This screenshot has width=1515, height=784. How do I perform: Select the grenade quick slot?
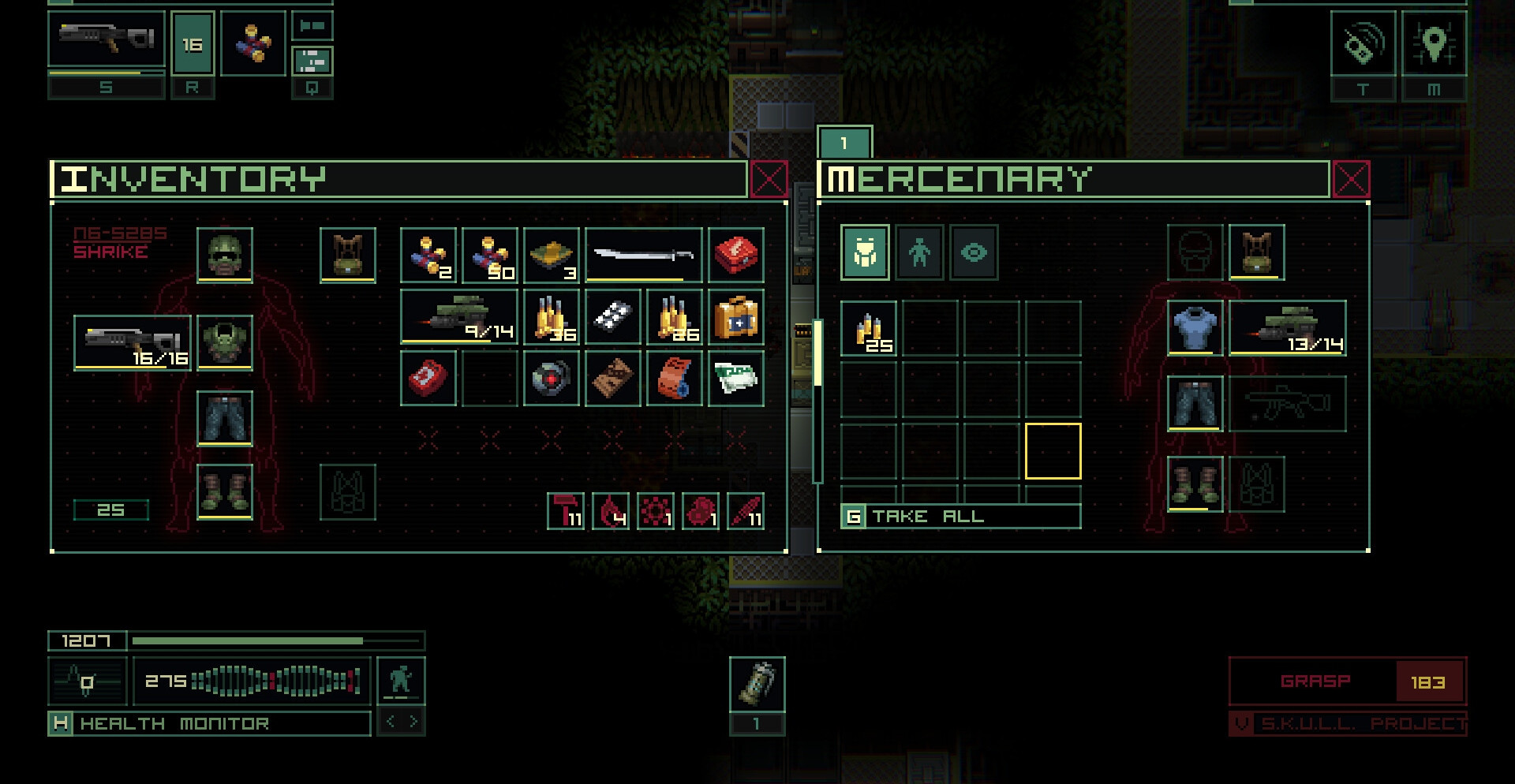pos(757,685)
